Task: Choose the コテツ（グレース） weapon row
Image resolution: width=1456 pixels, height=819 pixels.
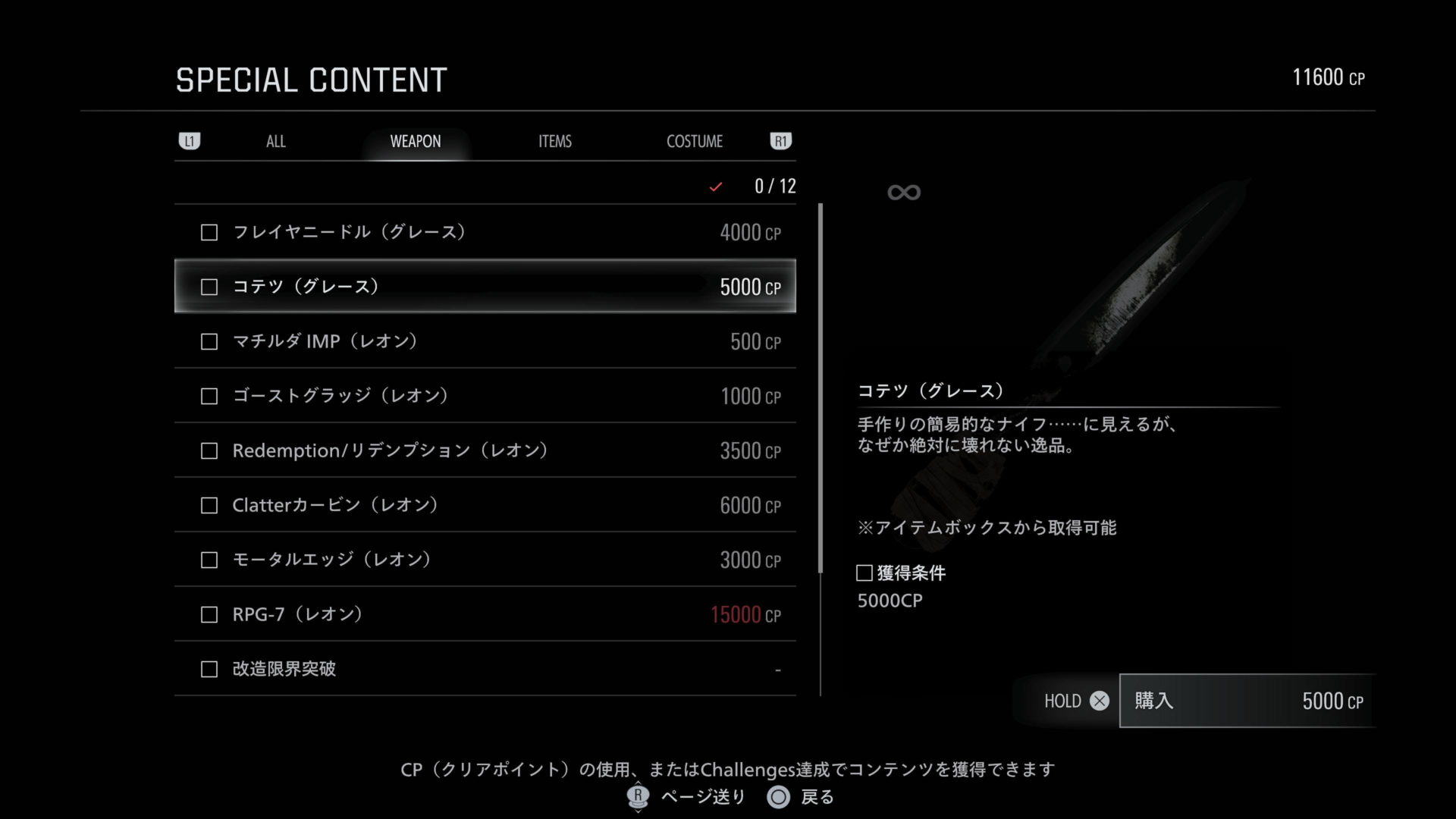Action: [x=485, y=287]
